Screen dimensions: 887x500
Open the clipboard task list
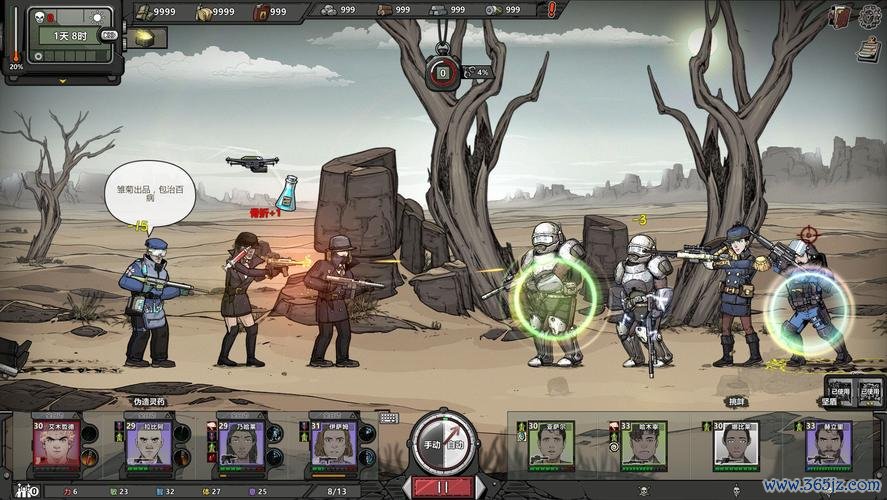[868, 47]
